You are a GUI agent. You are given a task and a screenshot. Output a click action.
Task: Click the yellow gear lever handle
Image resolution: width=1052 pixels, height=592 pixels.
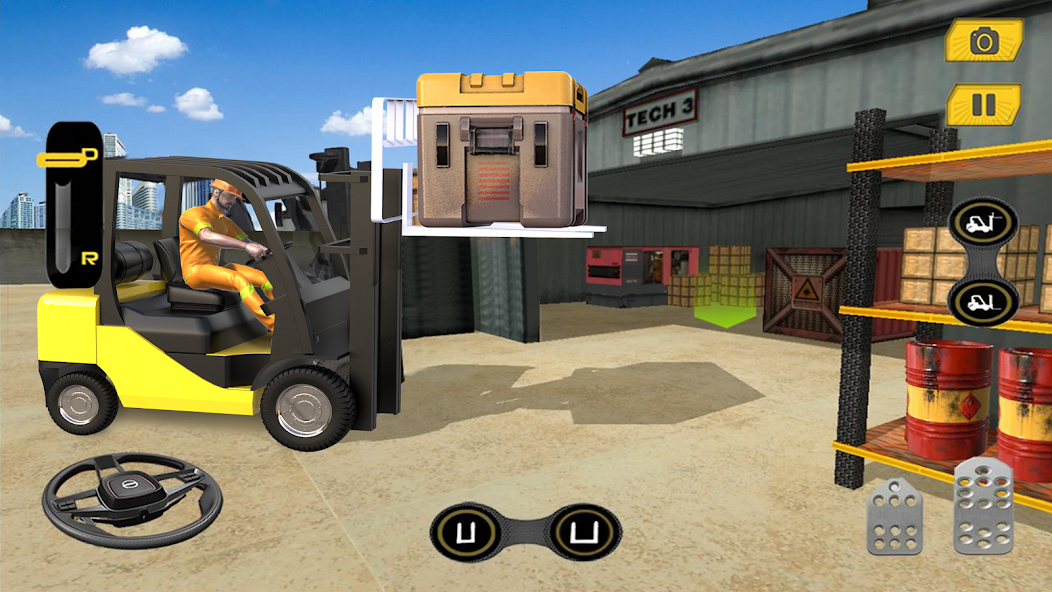68,157
